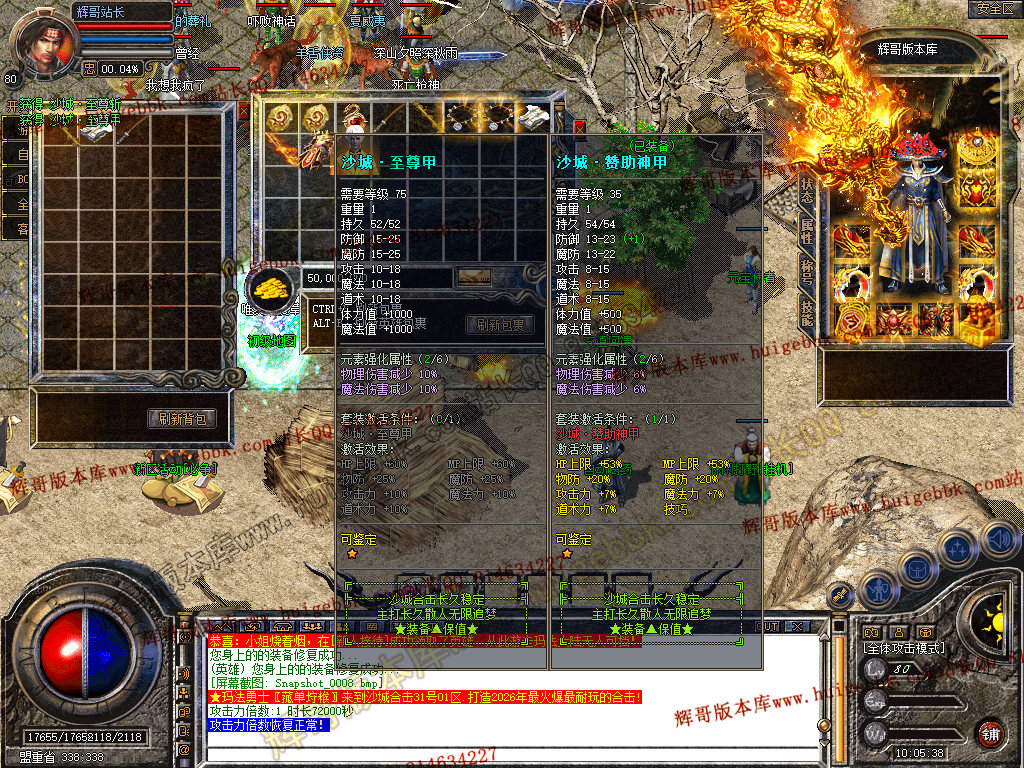Open the character equipment round button
The width and height of the screenshot is (1024, 768).
pyautogui.click(x=878, y=588)
